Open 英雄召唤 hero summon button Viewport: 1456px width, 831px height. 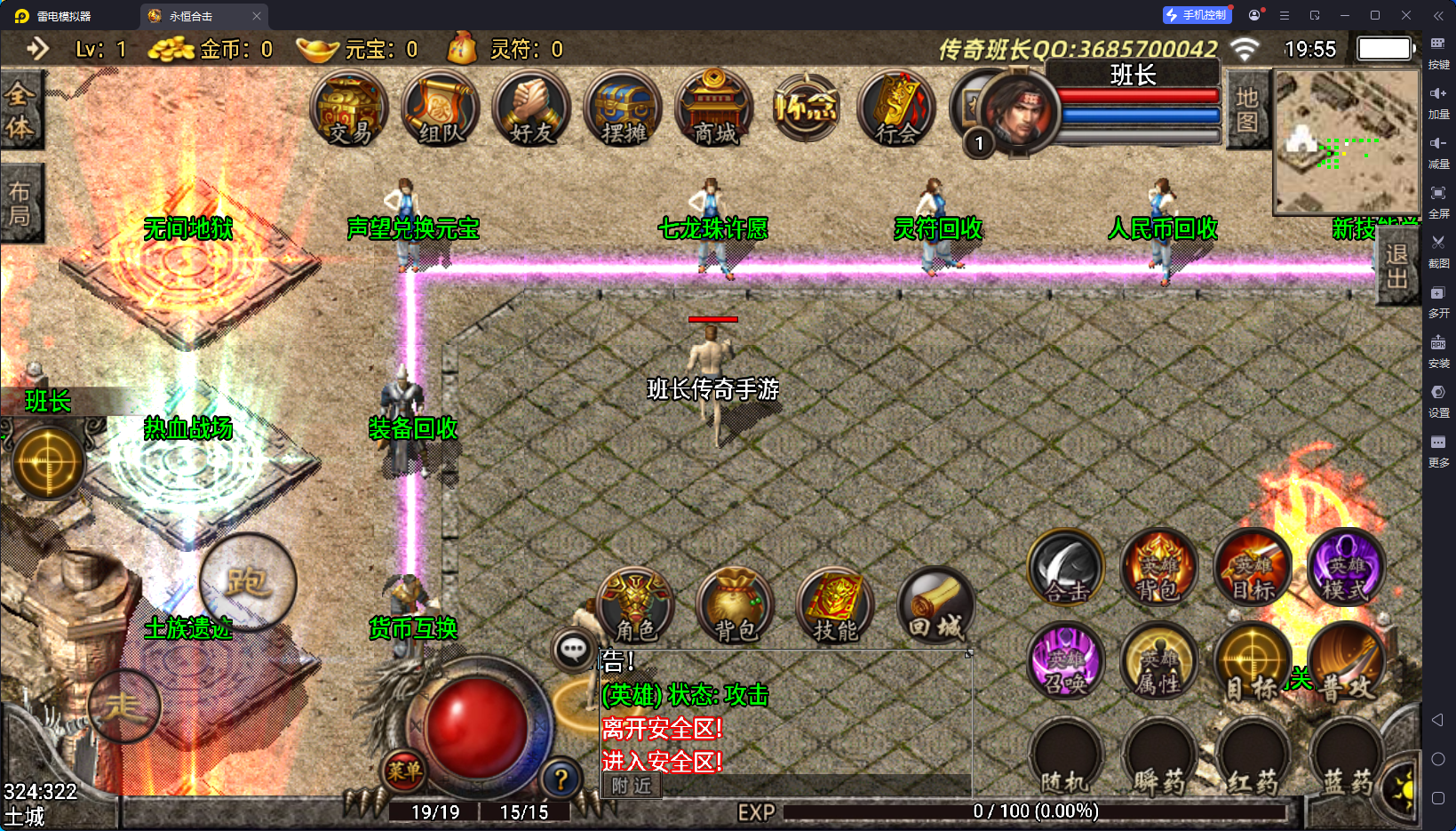pos(1066,662)
